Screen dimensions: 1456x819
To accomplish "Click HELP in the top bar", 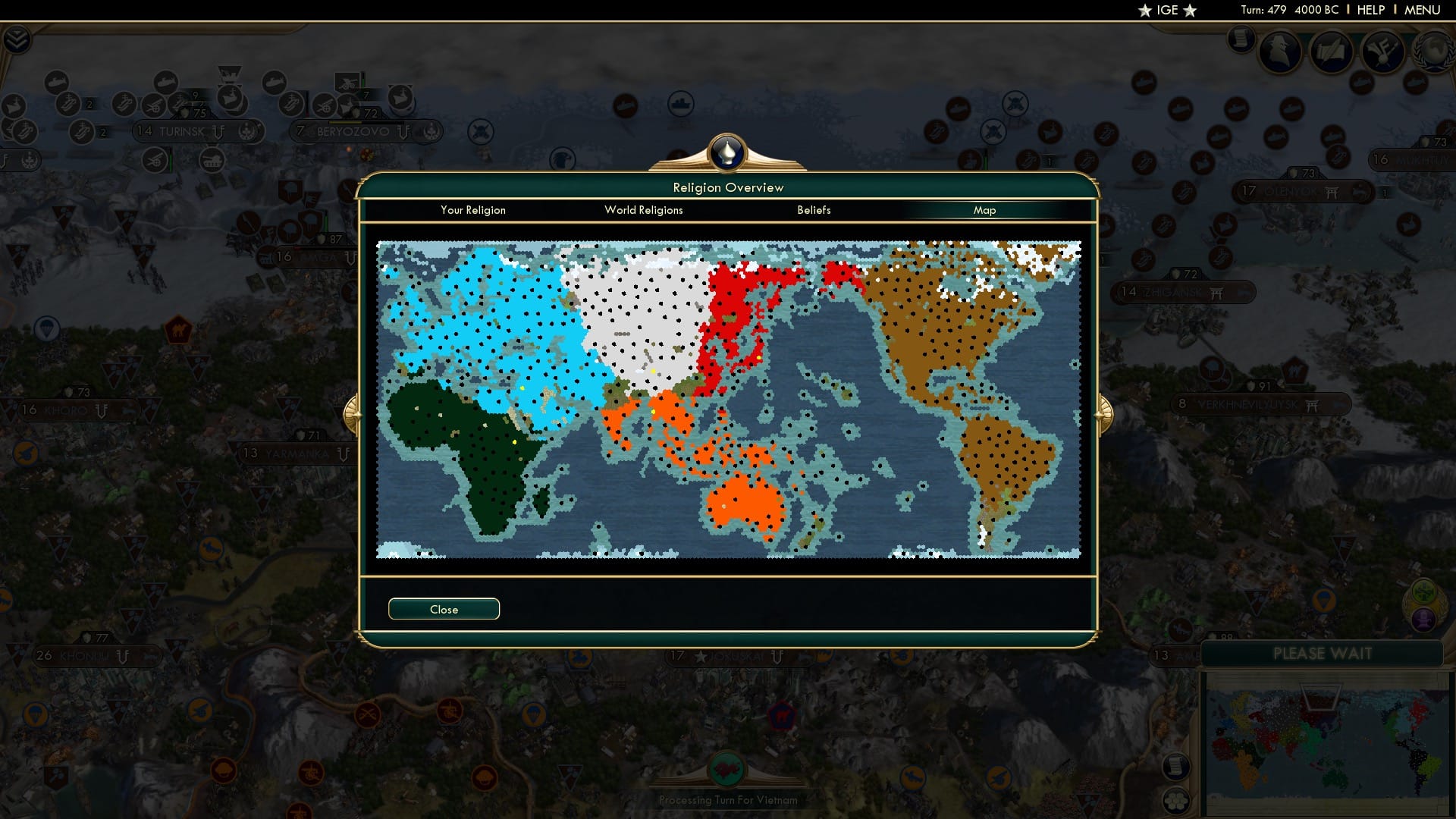I will (1370, 10).
